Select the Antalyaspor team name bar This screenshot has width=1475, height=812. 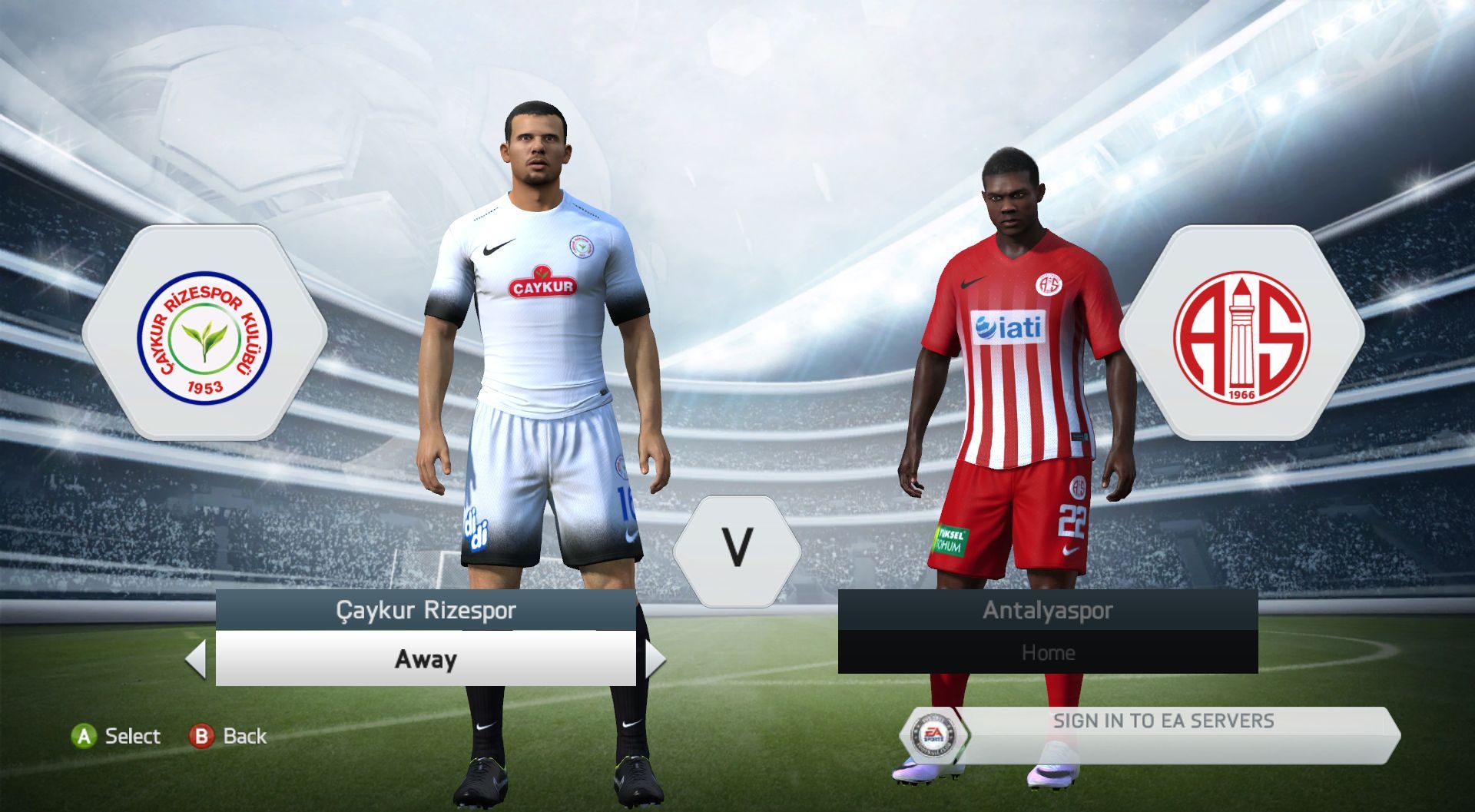click(1047, 611)
